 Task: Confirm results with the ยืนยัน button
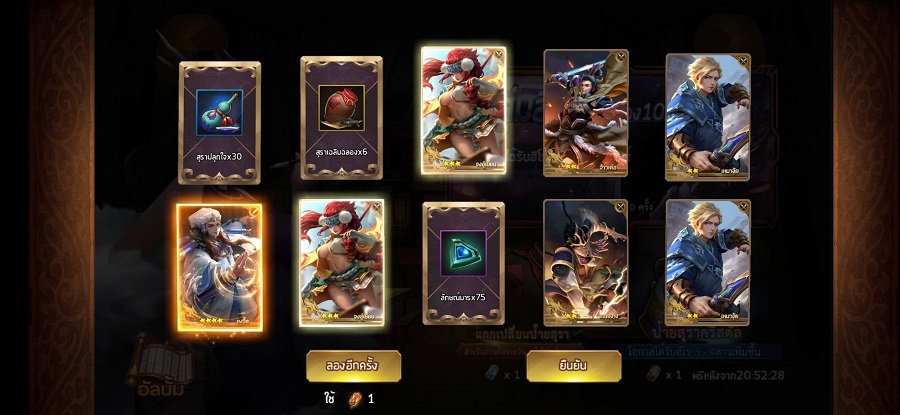click(573, 366)
